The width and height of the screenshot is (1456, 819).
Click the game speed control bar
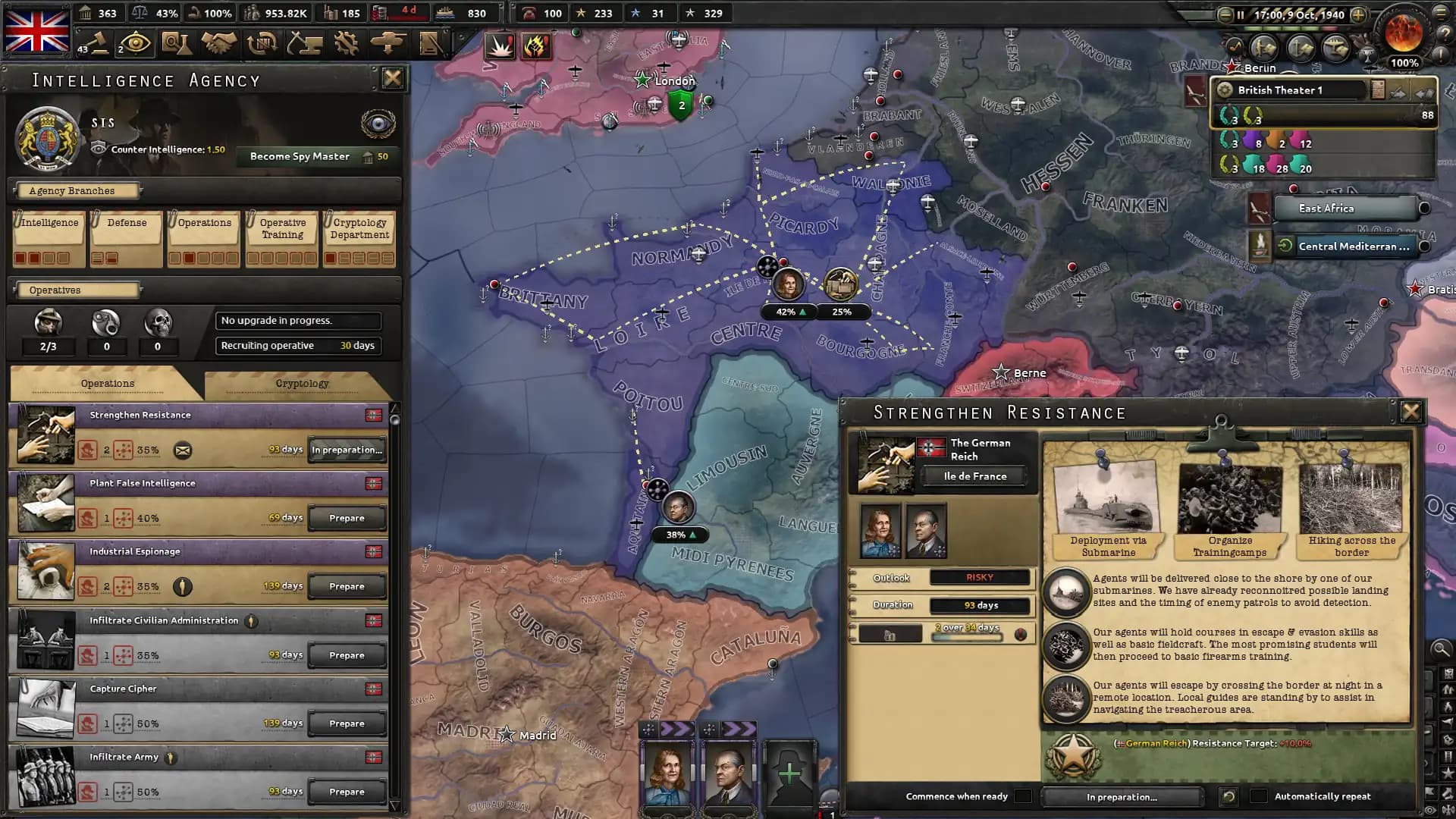1289,28
